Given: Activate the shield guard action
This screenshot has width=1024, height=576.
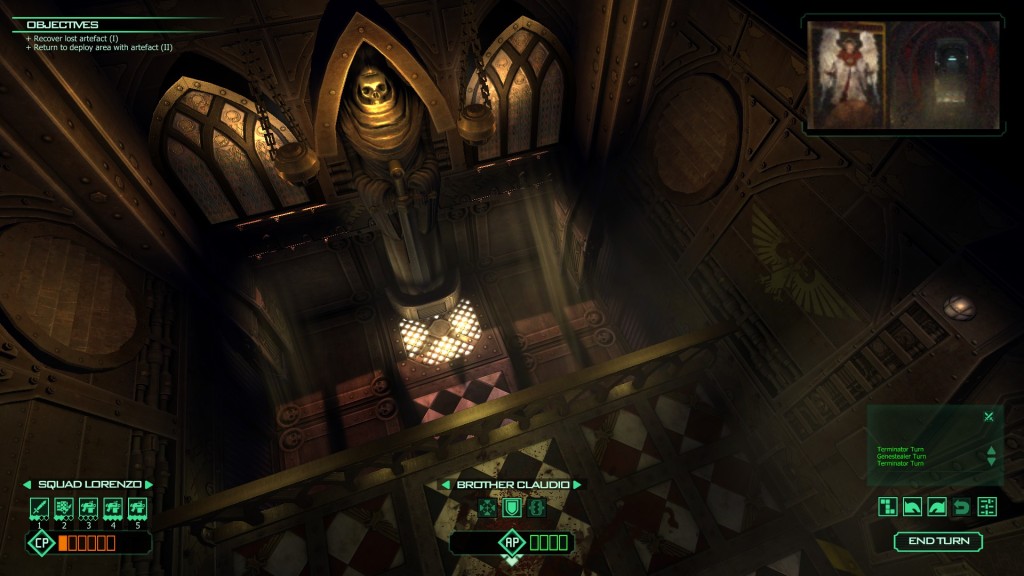Looking at the screenshot, I should (511, 507).
